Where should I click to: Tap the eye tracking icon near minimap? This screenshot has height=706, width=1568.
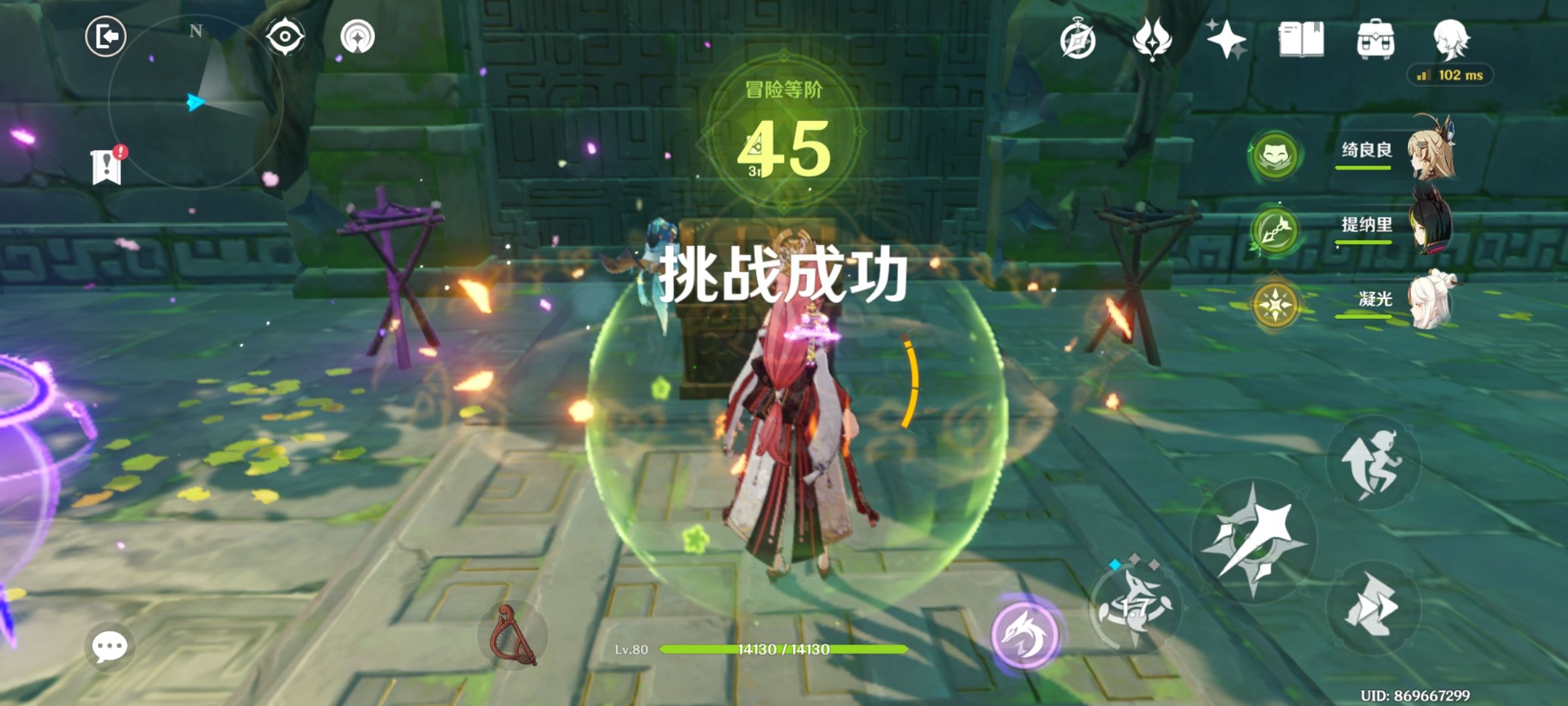point(284,36)
